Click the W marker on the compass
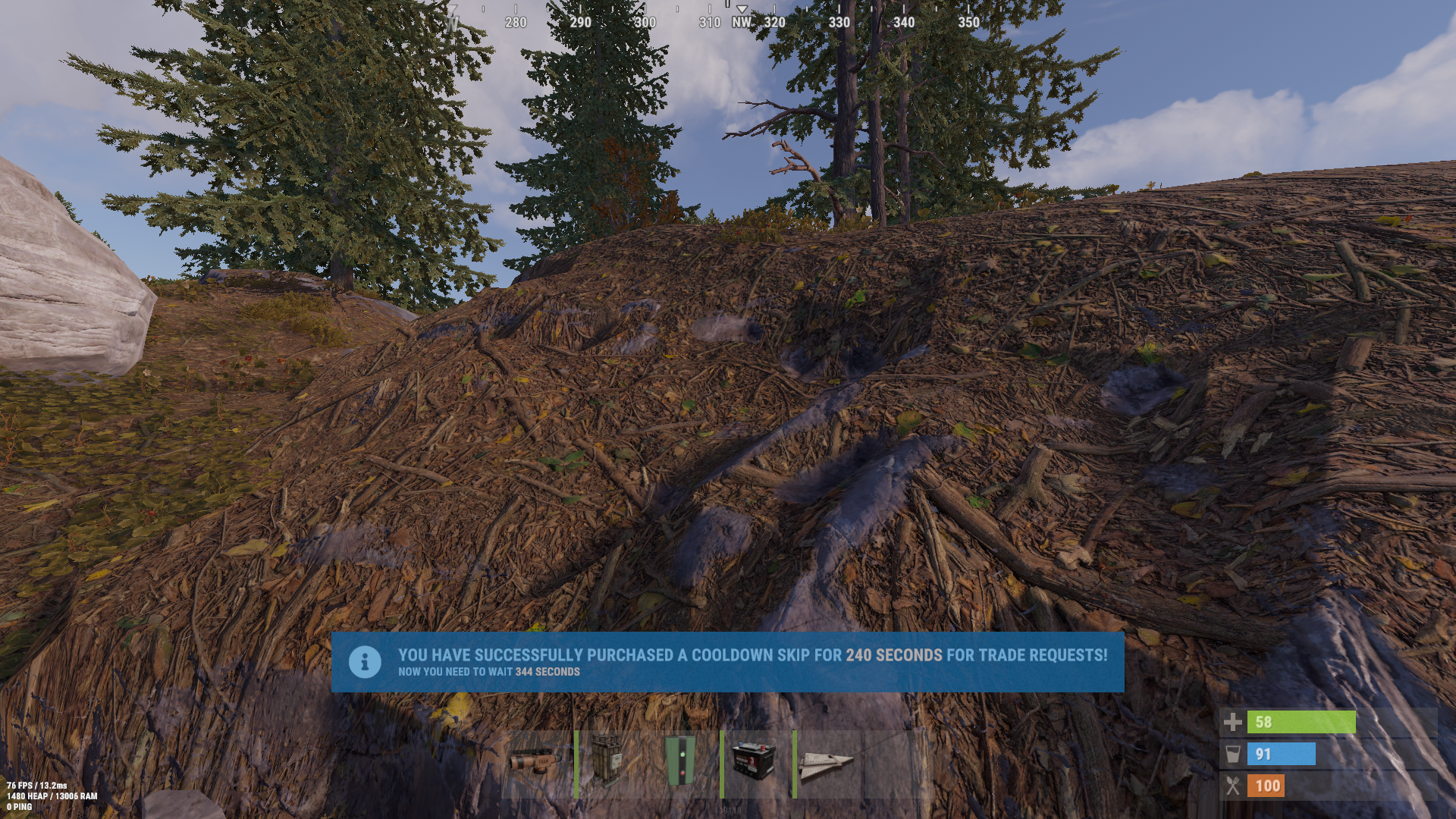The width and height of the screenshot is (1456, 819). click(x=455, y=23)
